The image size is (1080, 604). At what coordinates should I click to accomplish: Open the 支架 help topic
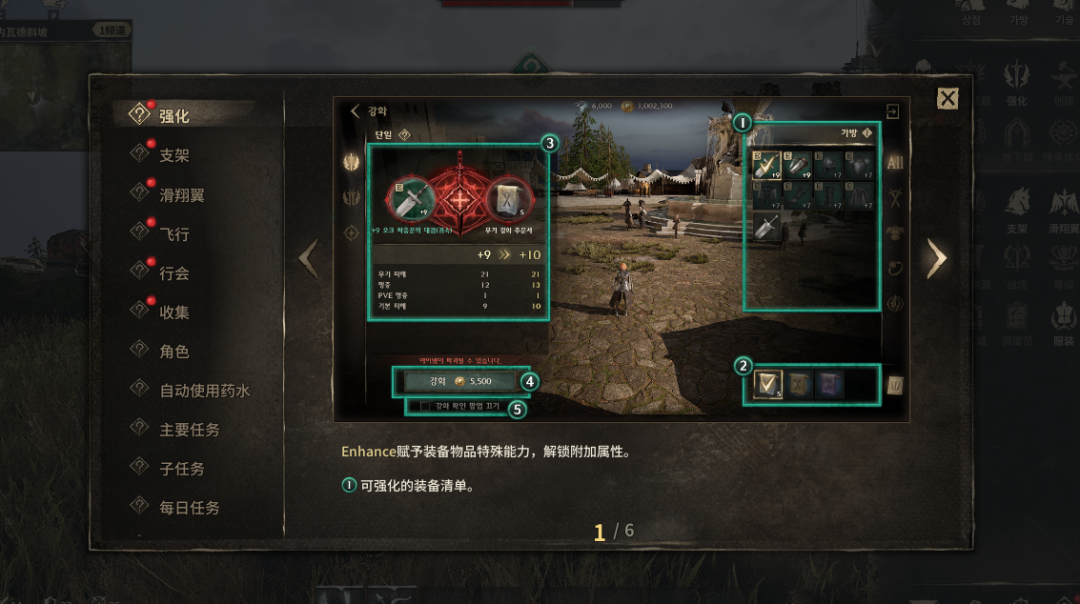tap(174, 155)
